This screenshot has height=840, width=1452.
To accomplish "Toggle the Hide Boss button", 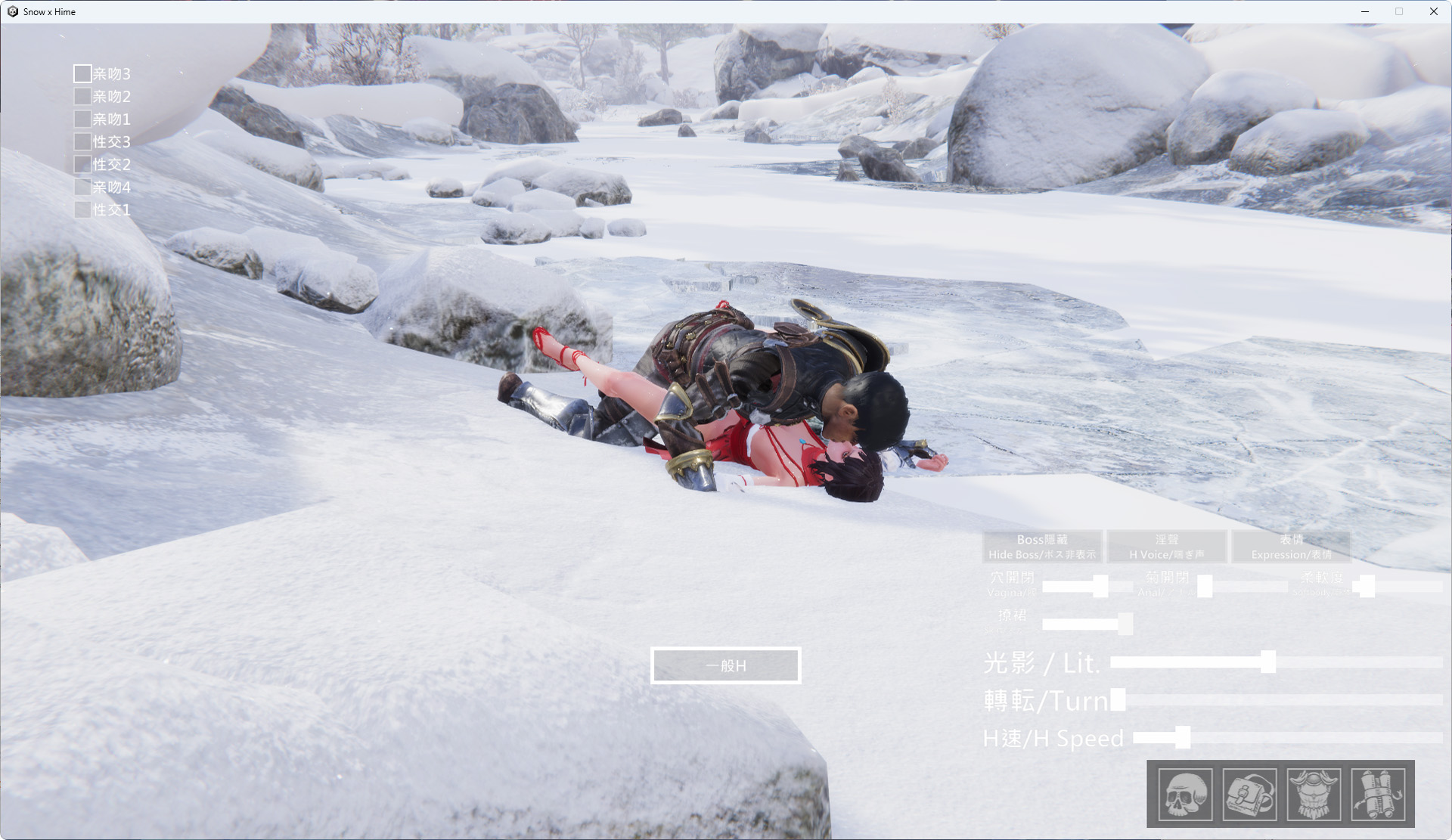I will (1041, 547).
